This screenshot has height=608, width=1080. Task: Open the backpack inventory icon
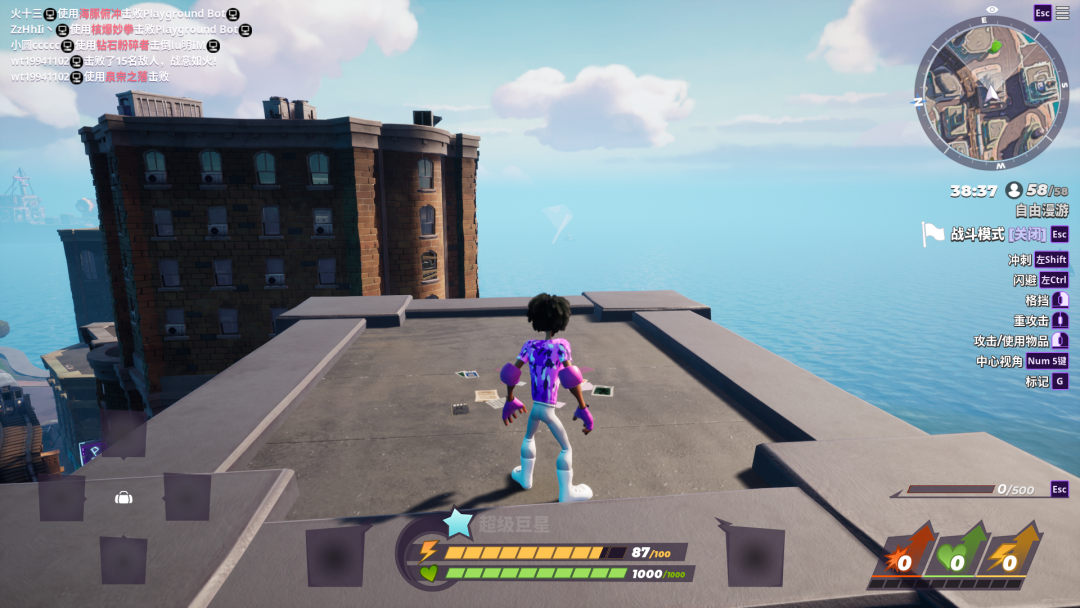click(x=123, y=497)
